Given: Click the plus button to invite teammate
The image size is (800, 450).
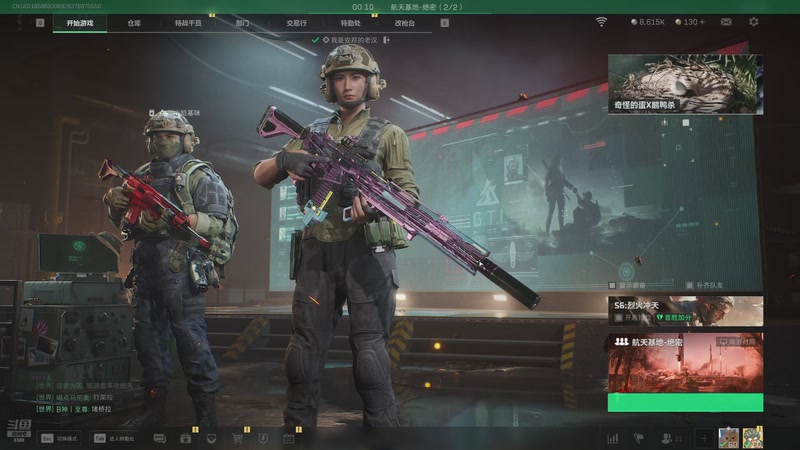Looking at the screenshot, I should 704,438.
